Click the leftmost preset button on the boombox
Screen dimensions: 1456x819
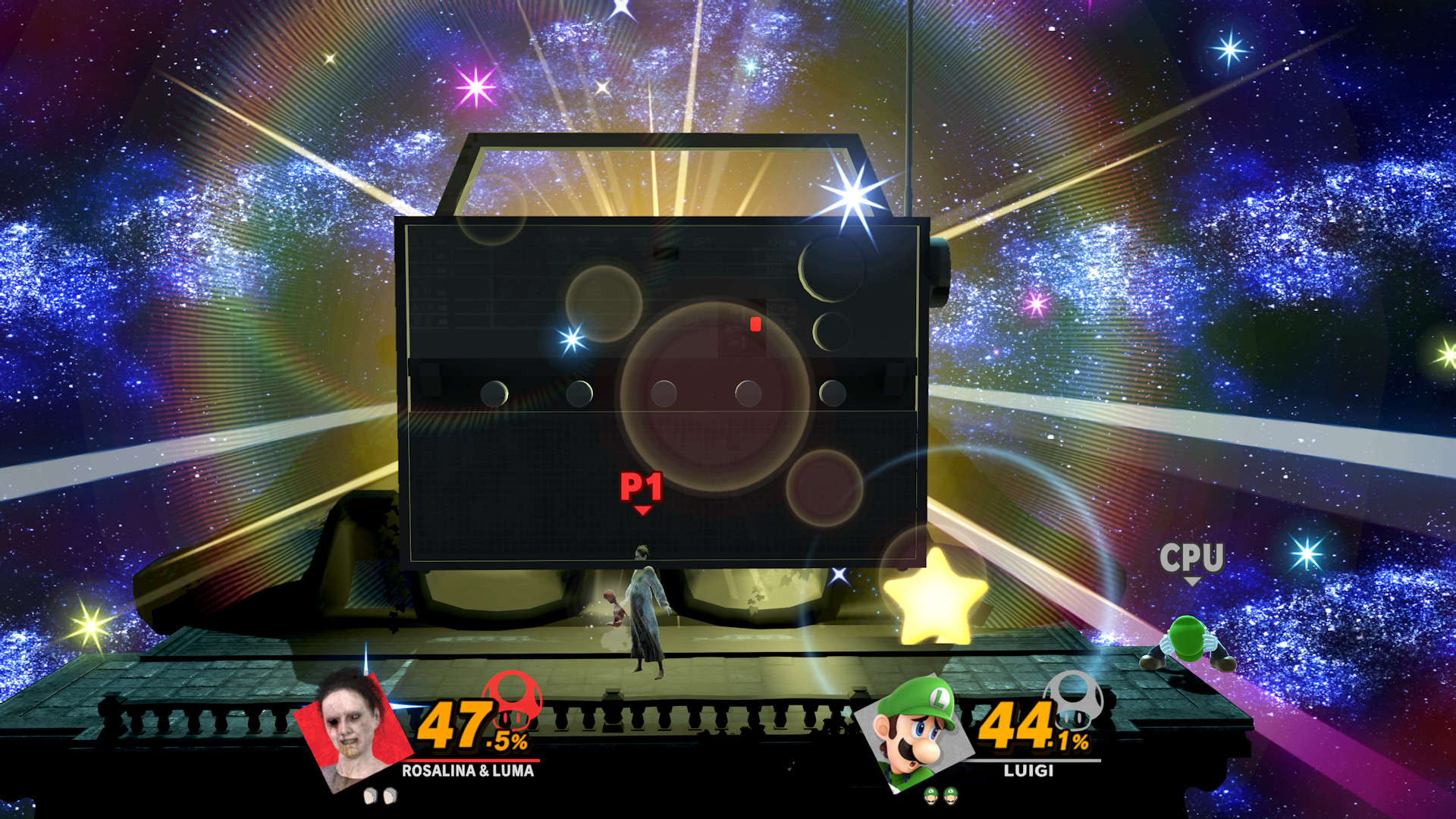pyautogui.click(x=497, y=394)
